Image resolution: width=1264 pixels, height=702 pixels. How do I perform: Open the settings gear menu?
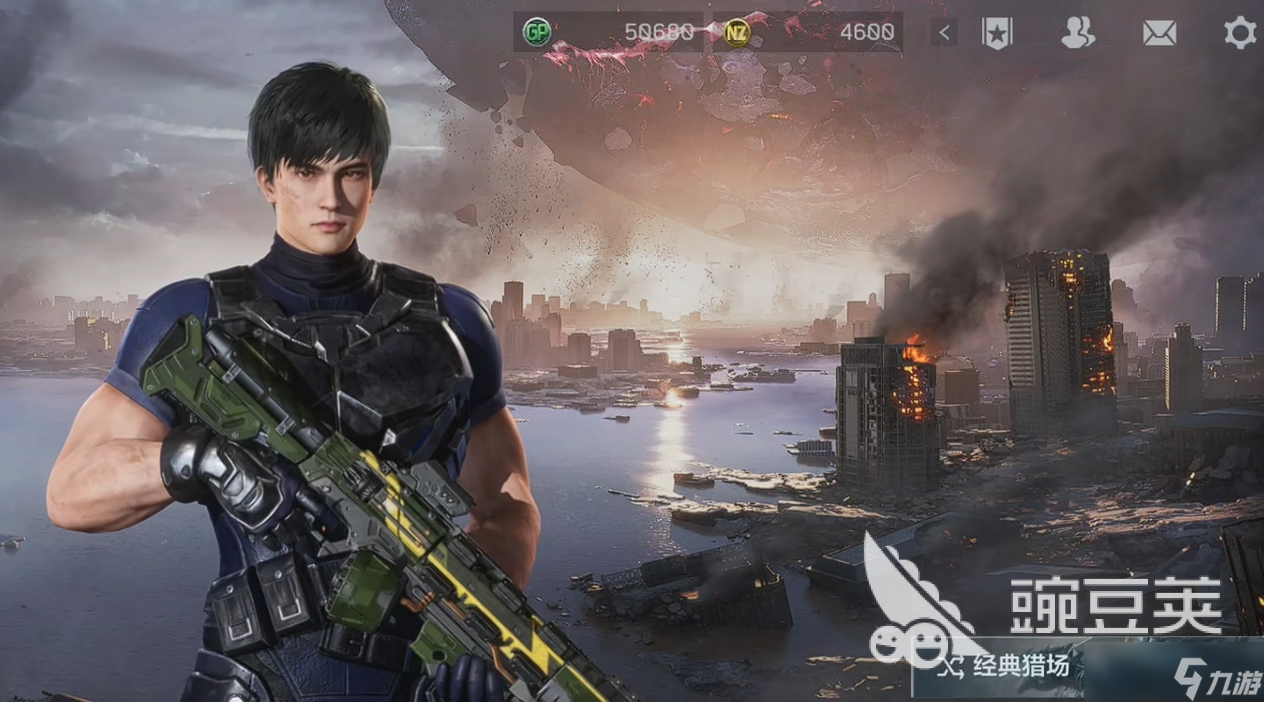click(1240, 33)
